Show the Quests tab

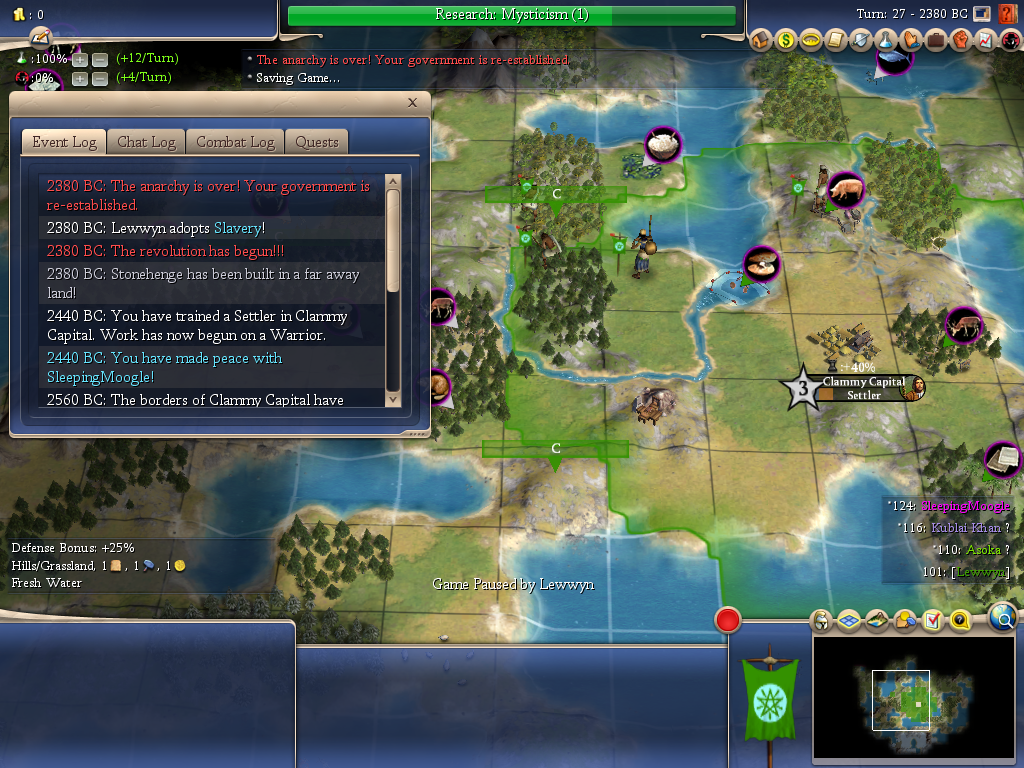click(x=317, y=142)
